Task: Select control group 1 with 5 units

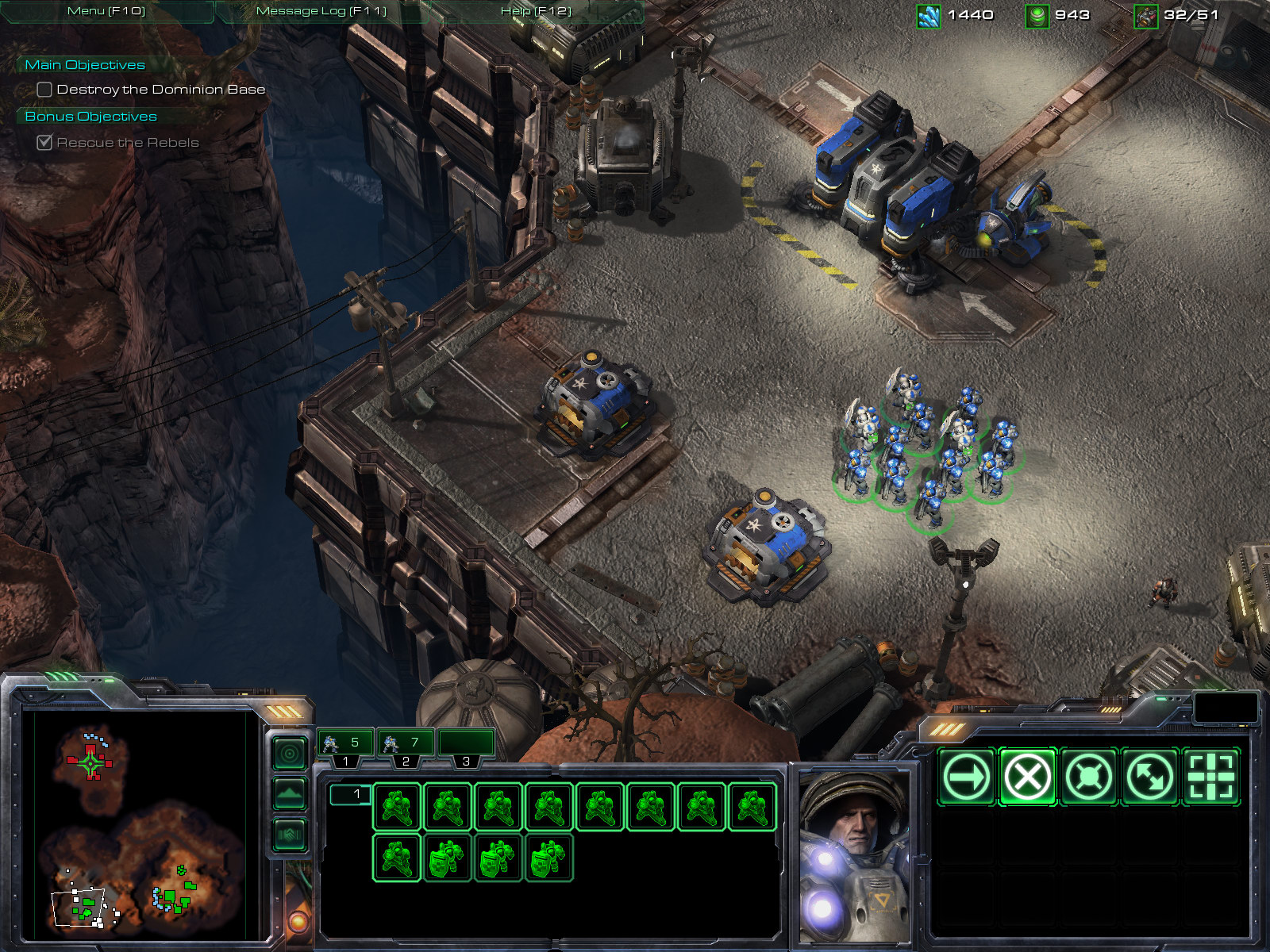Action: click(x=345, y=744)
